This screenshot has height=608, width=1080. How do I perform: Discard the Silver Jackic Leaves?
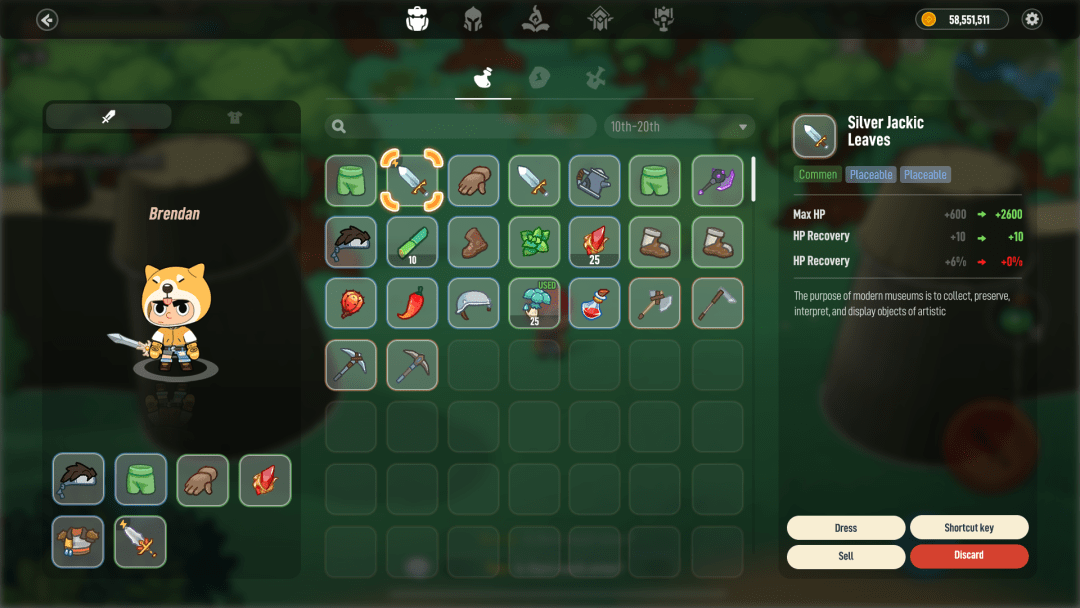tap(968, 556)
